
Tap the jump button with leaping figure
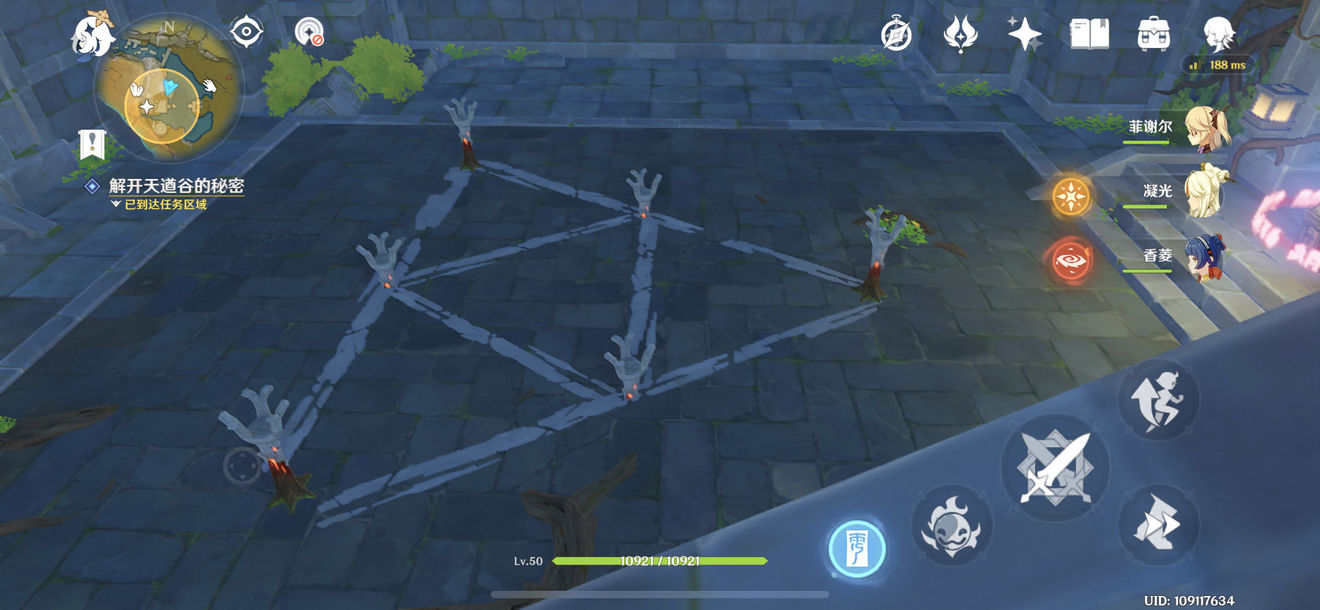1159,400
